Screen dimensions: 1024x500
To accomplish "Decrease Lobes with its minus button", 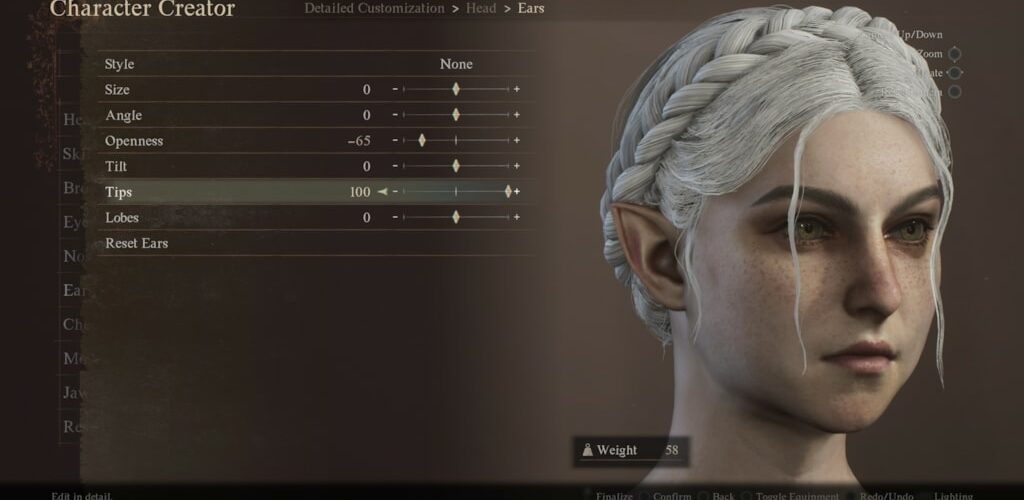I will [395, 217].
